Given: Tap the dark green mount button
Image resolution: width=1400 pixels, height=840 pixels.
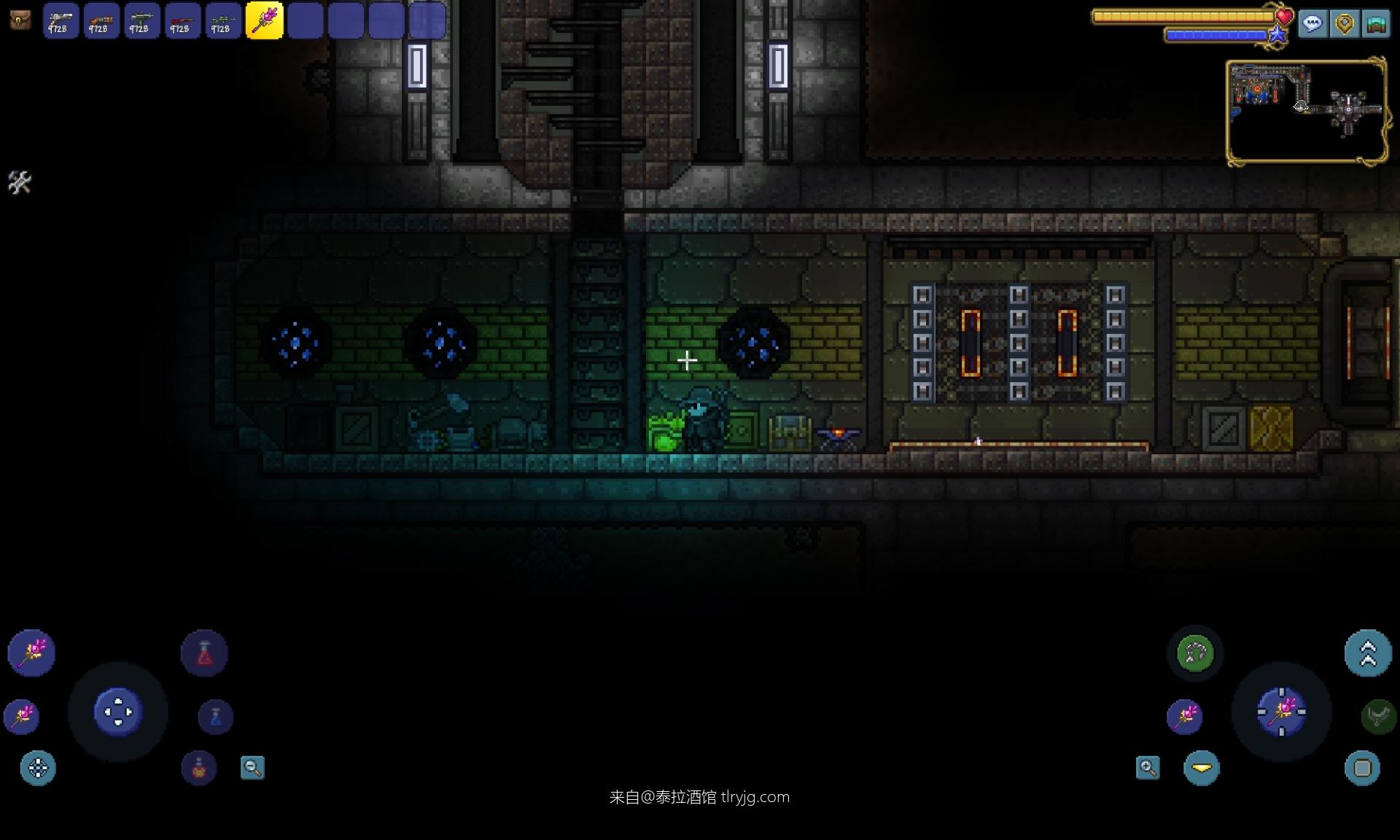Looking at the screenshot, I should coord(1377,716).
